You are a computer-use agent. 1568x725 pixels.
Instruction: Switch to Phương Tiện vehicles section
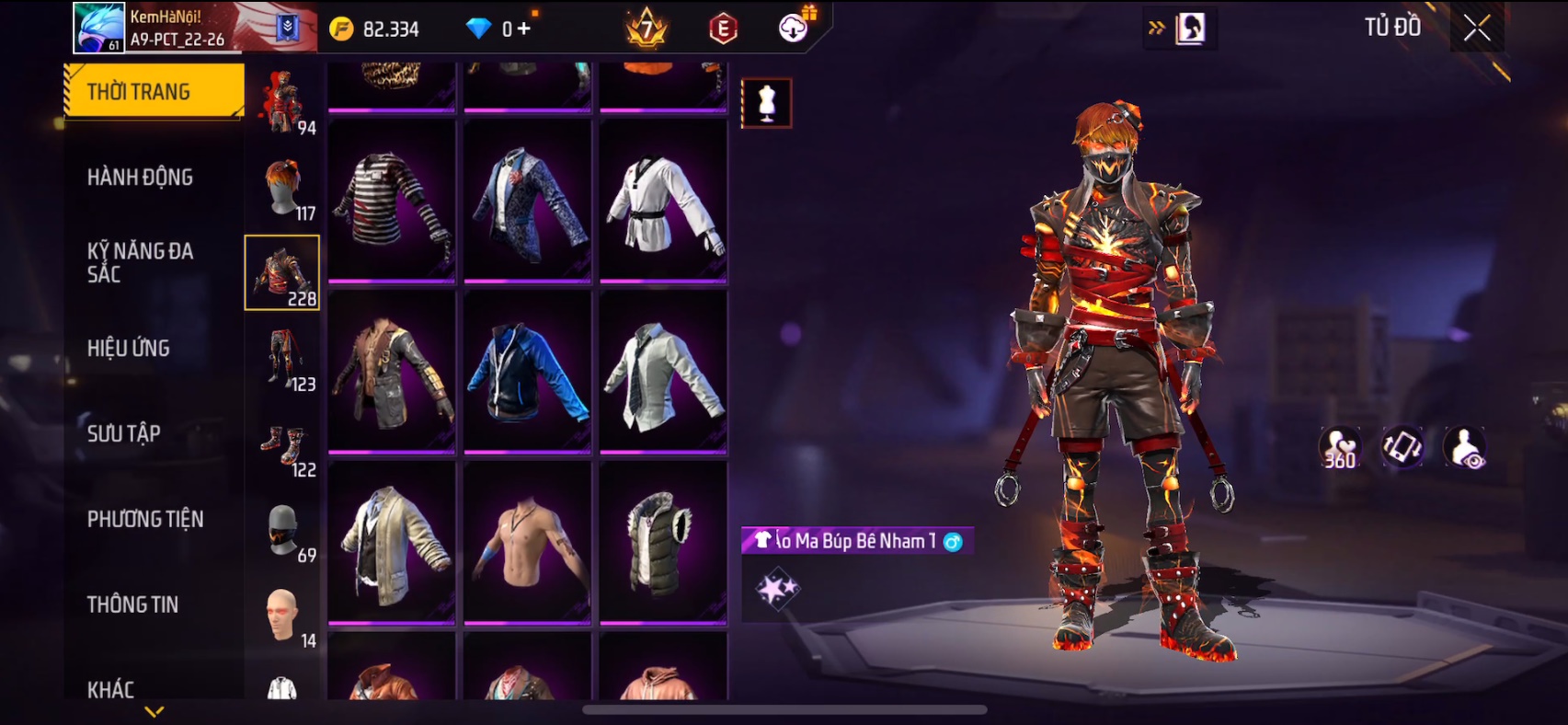(x=145, y=519)
